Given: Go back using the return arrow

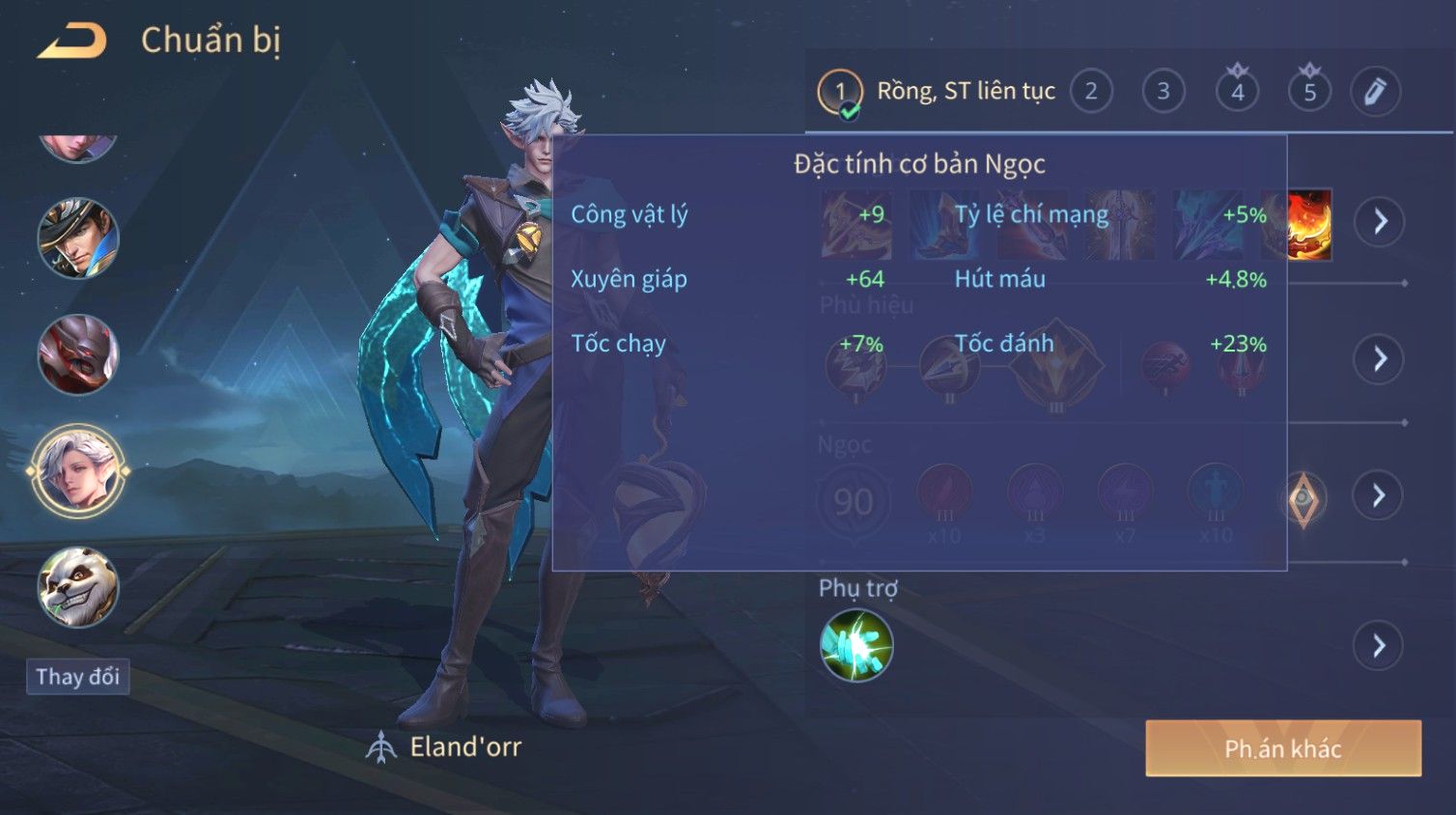Looking at the screenshot, I should pyautogui.click(x=72, y=41).
